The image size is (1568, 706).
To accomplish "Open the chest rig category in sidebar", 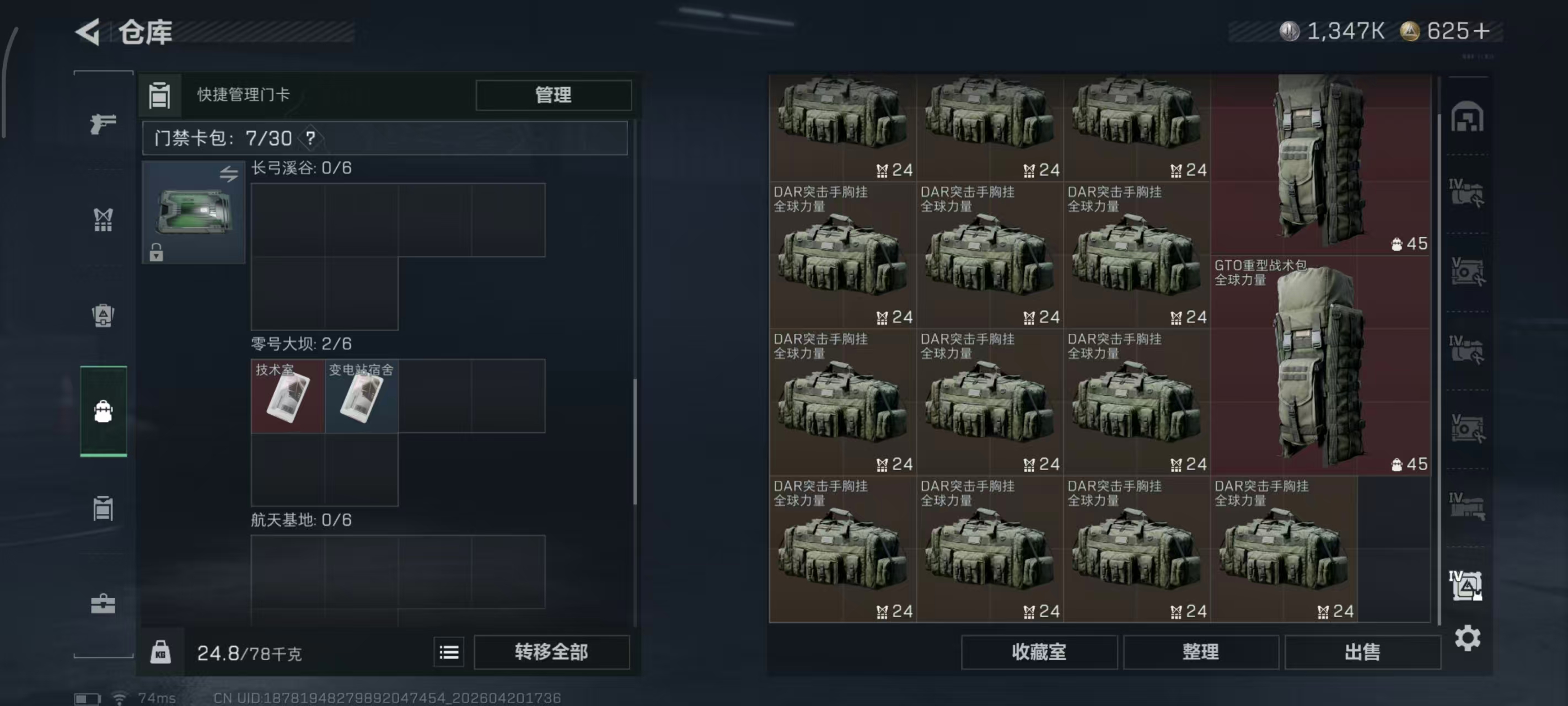I will point(104,221).
